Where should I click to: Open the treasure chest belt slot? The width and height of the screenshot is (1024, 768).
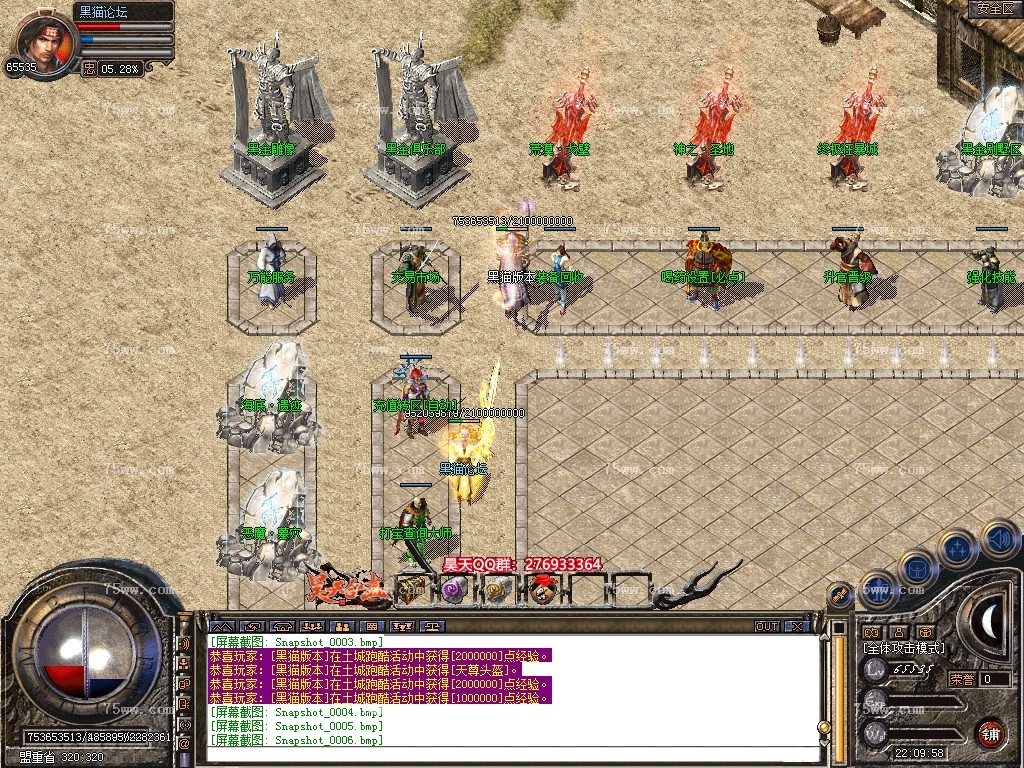[x=410, y=590]
